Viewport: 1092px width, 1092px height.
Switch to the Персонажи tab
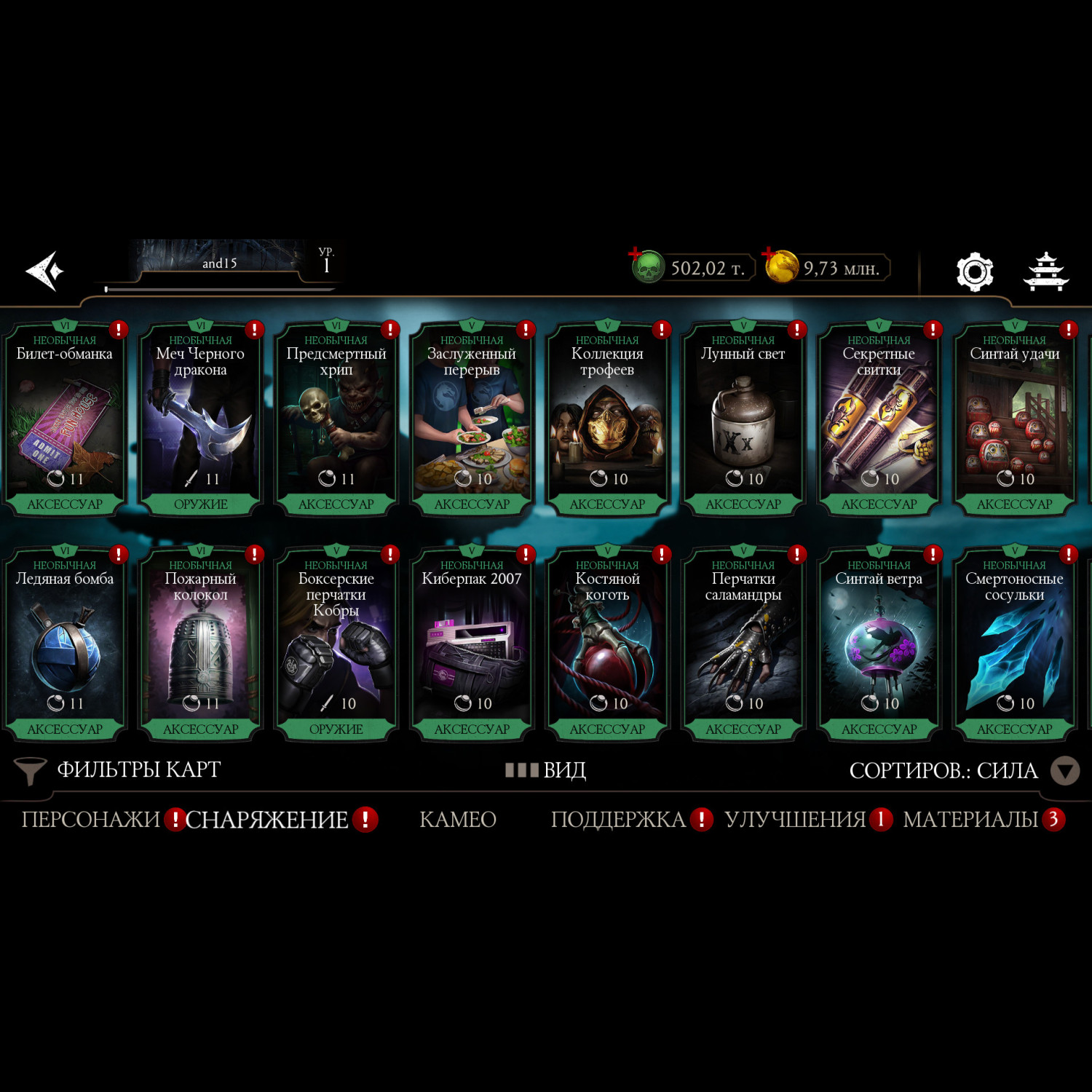pyautogui.click(x=90, y=820)
